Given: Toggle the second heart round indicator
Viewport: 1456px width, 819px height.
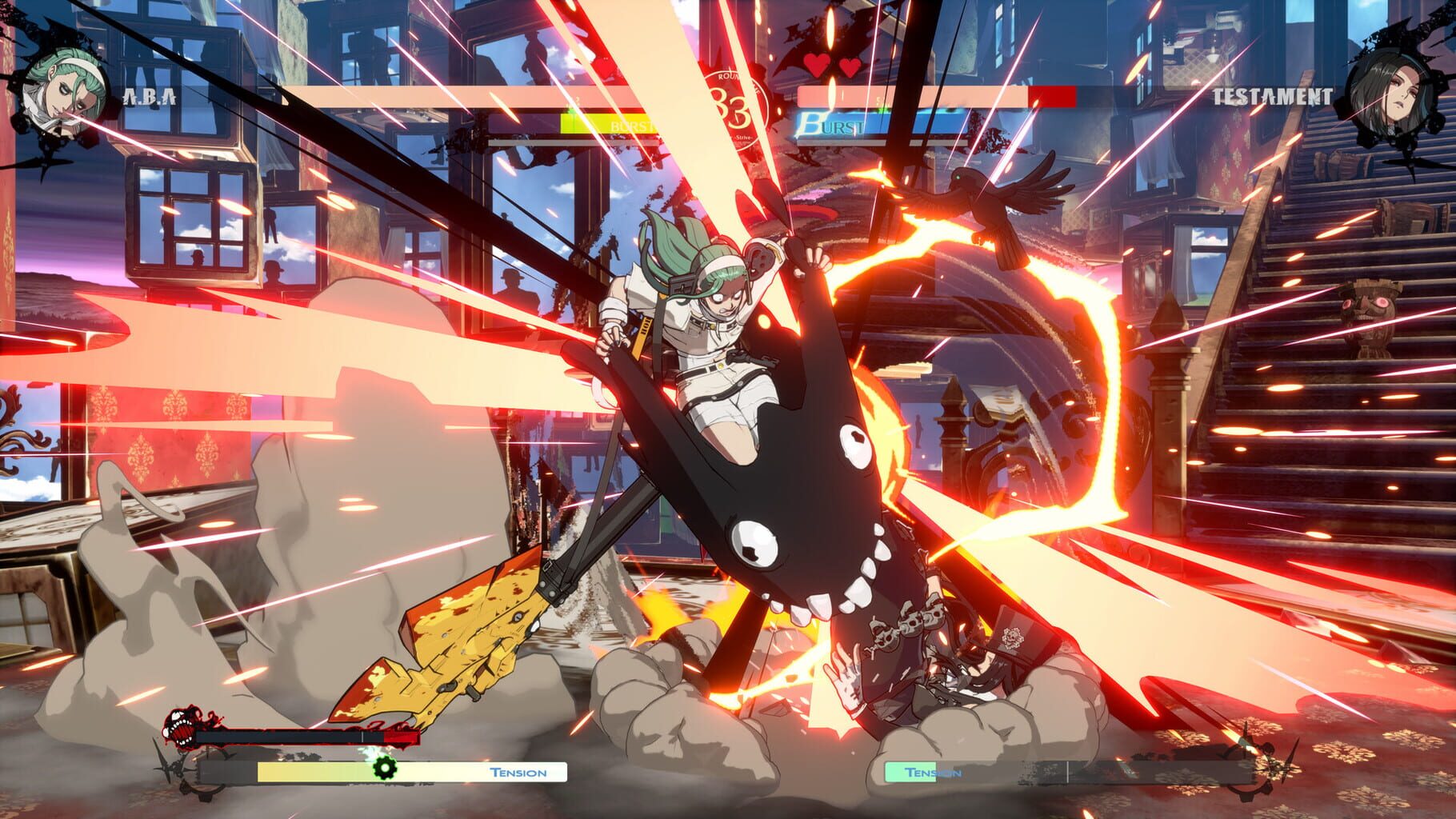Looking at the screenshot, I should coord(850,70).
